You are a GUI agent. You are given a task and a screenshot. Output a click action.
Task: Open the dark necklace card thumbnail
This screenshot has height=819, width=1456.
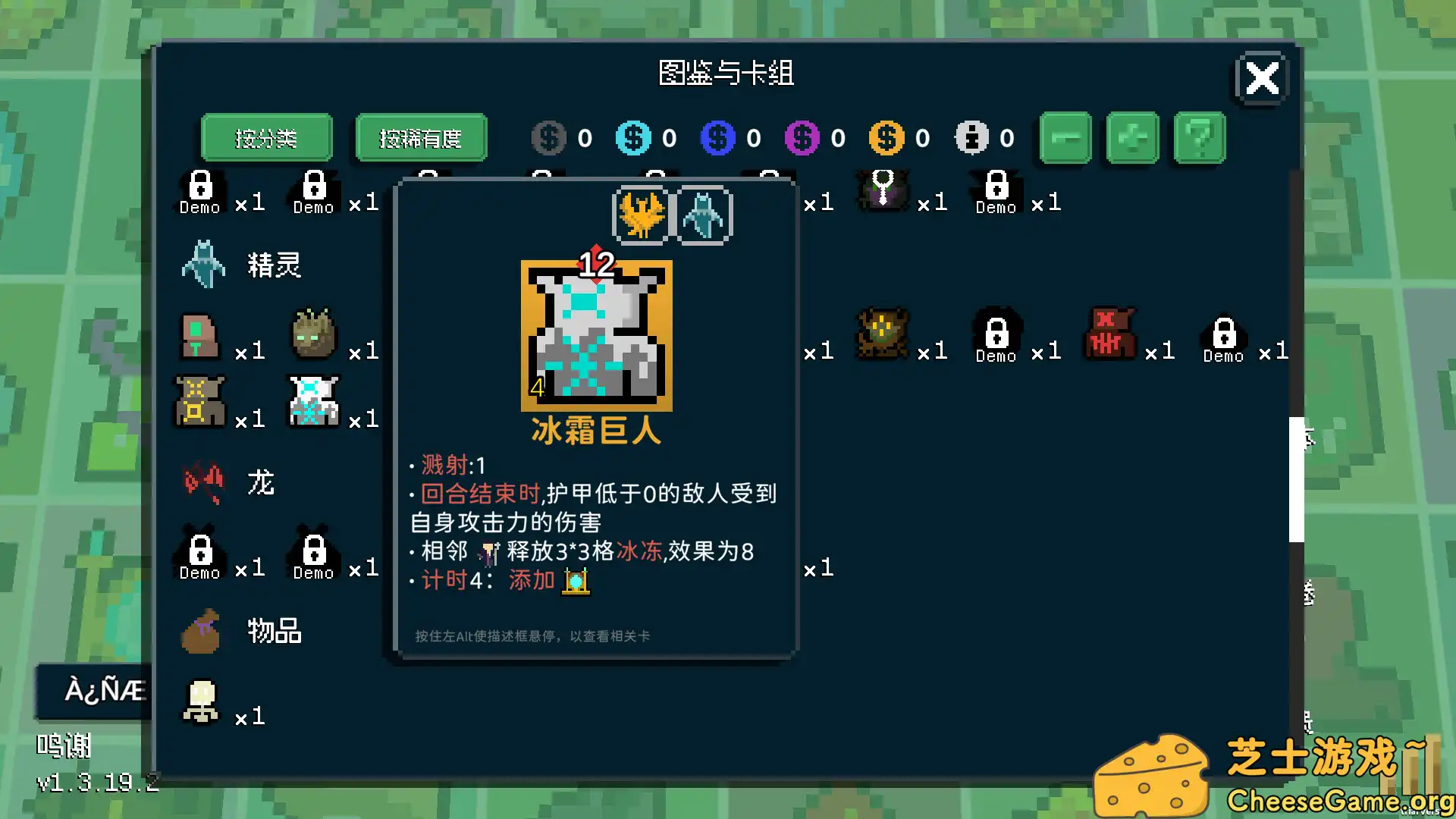(x=882, y=190)
